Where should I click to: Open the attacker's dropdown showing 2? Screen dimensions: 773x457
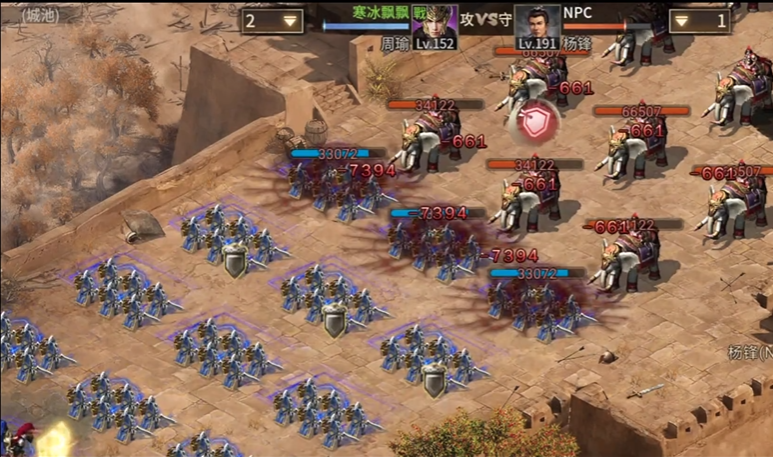click(x=272, y=20)
